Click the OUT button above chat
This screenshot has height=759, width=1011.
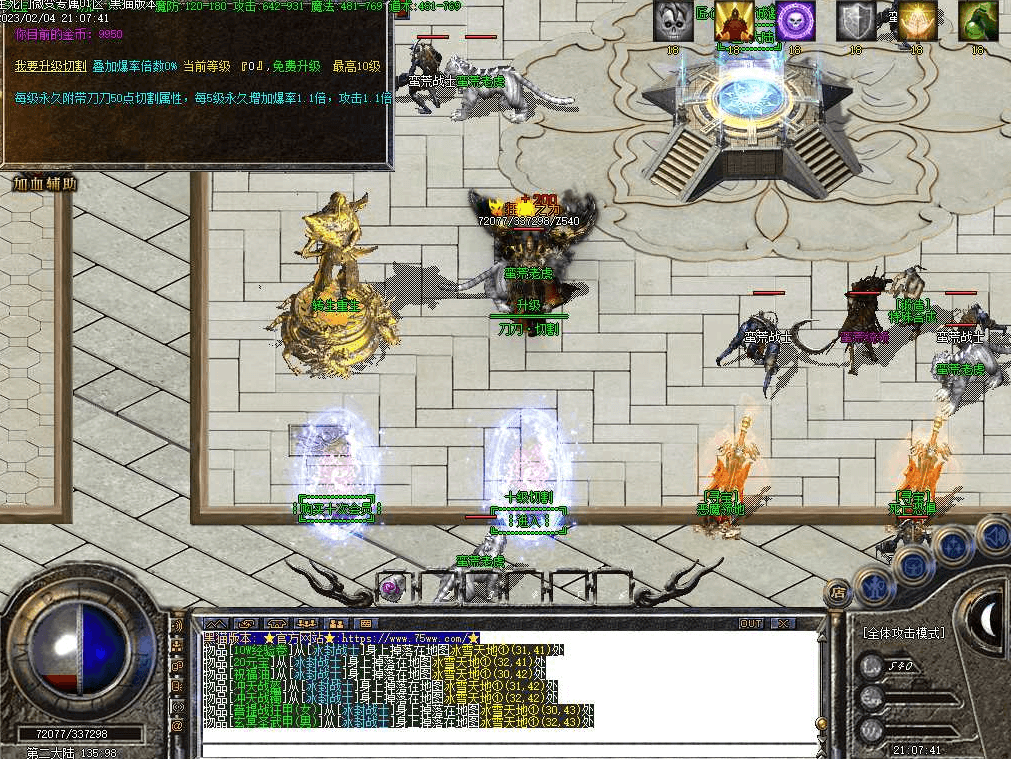coord(751,623)
